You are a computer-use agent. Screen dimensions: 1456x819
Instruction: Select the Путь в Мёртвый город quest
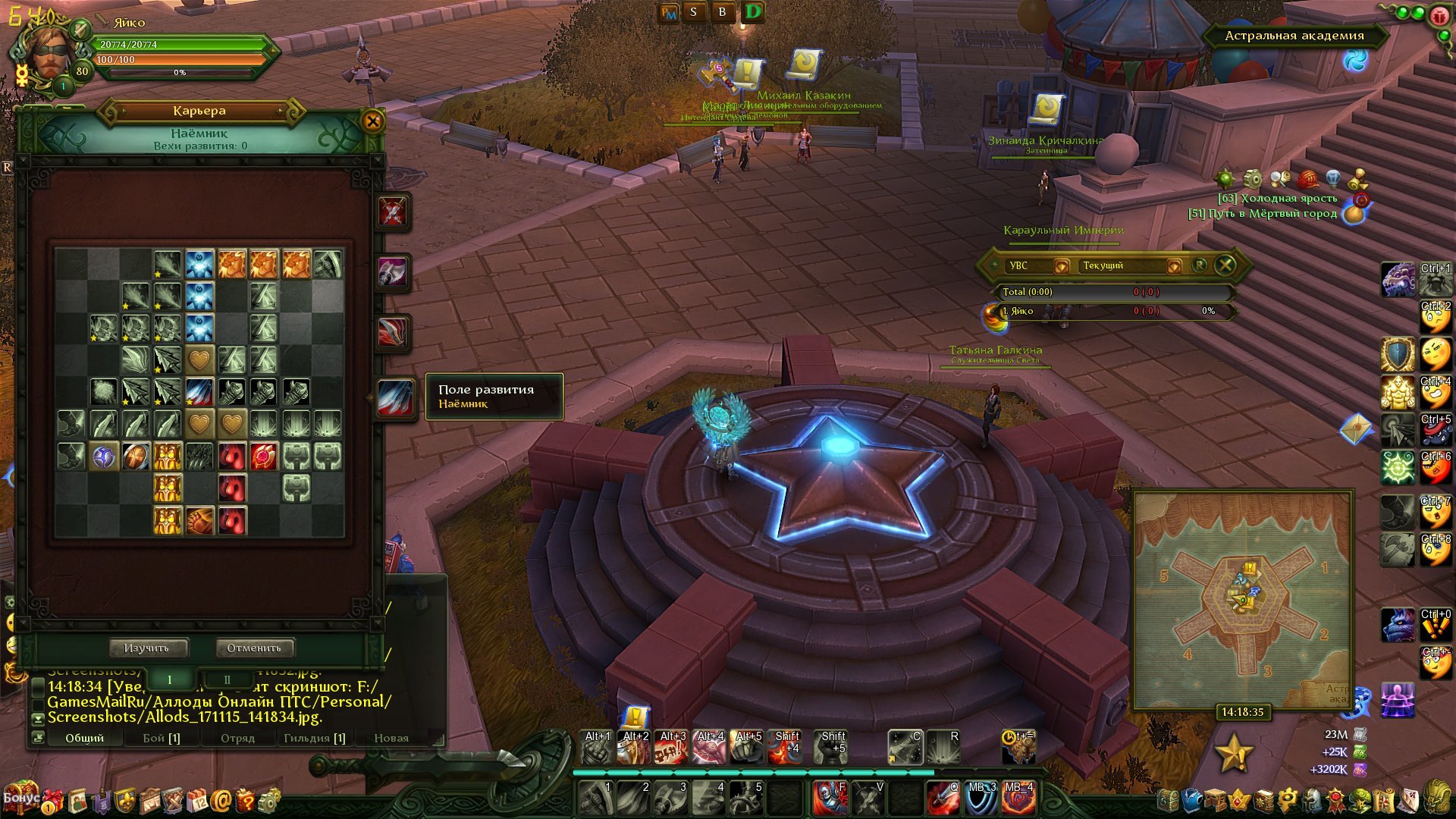click(x=1263, y=214)
